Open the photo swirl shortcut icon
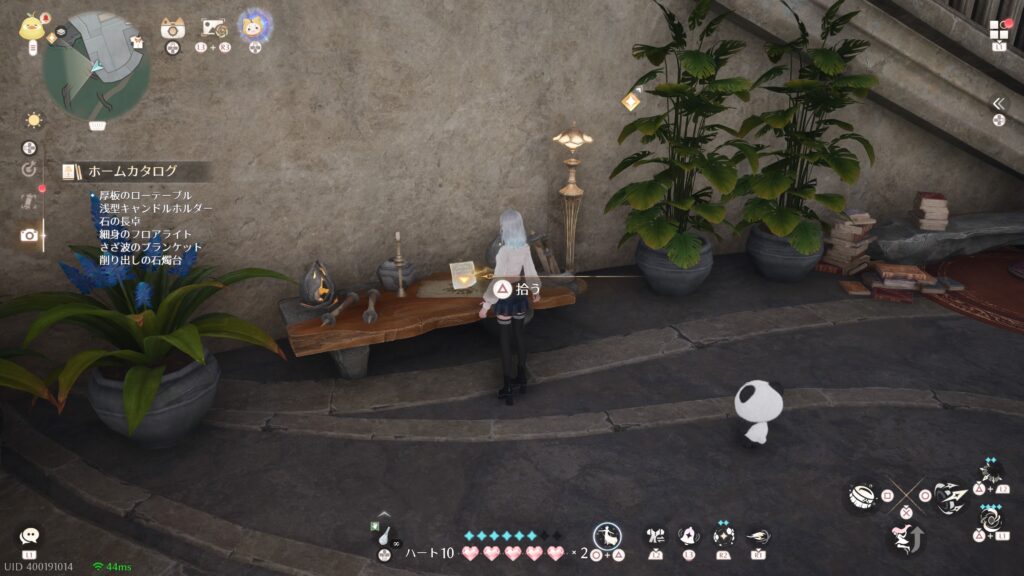 click(x=213, y=28)
